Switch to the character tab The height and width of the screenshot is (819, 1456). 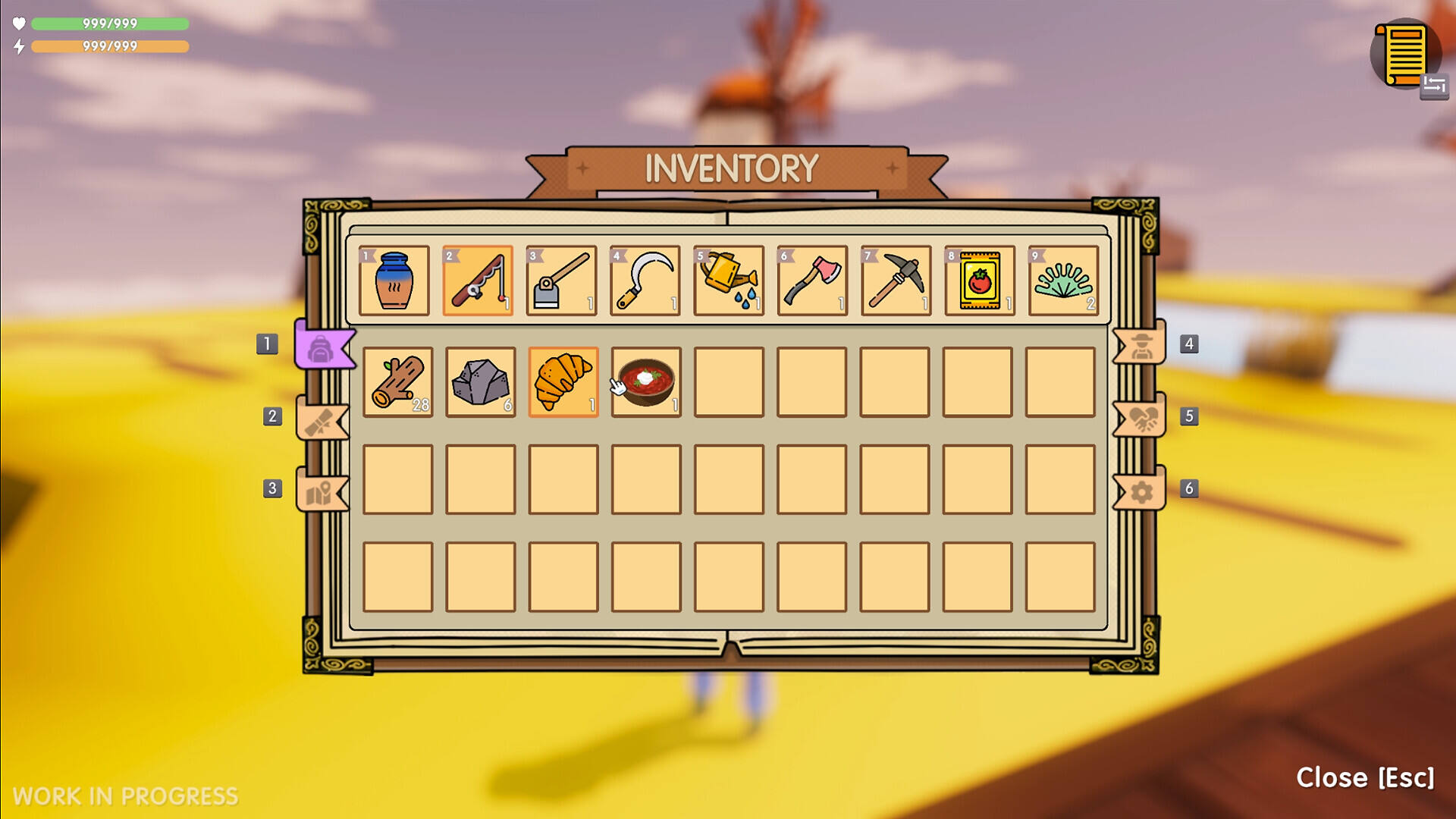pyautogui.click(x=1140, y=347)
